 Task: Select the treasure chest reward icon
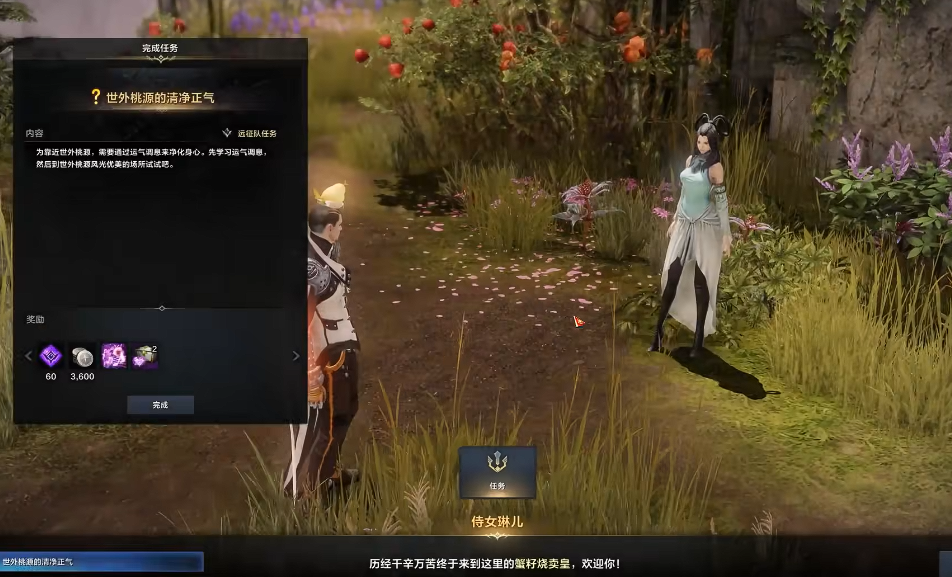[146, 356]
